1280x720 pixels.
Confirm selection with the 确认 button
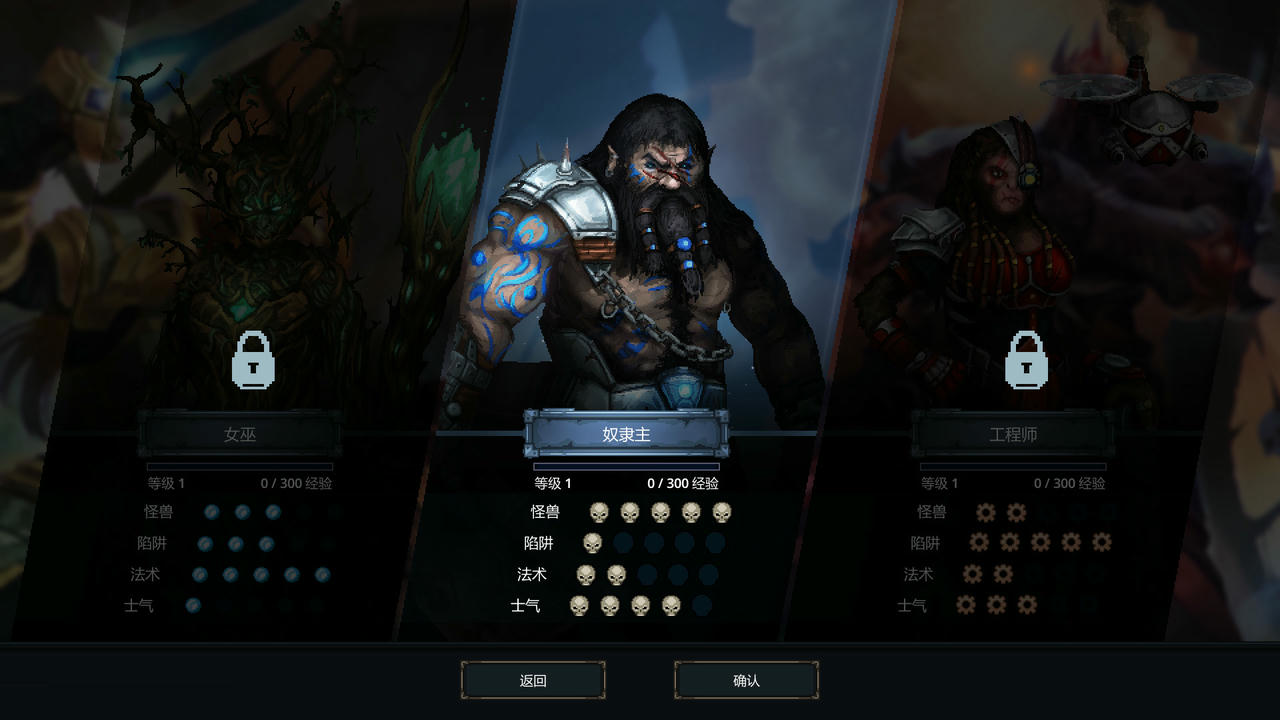coord(746,681)
